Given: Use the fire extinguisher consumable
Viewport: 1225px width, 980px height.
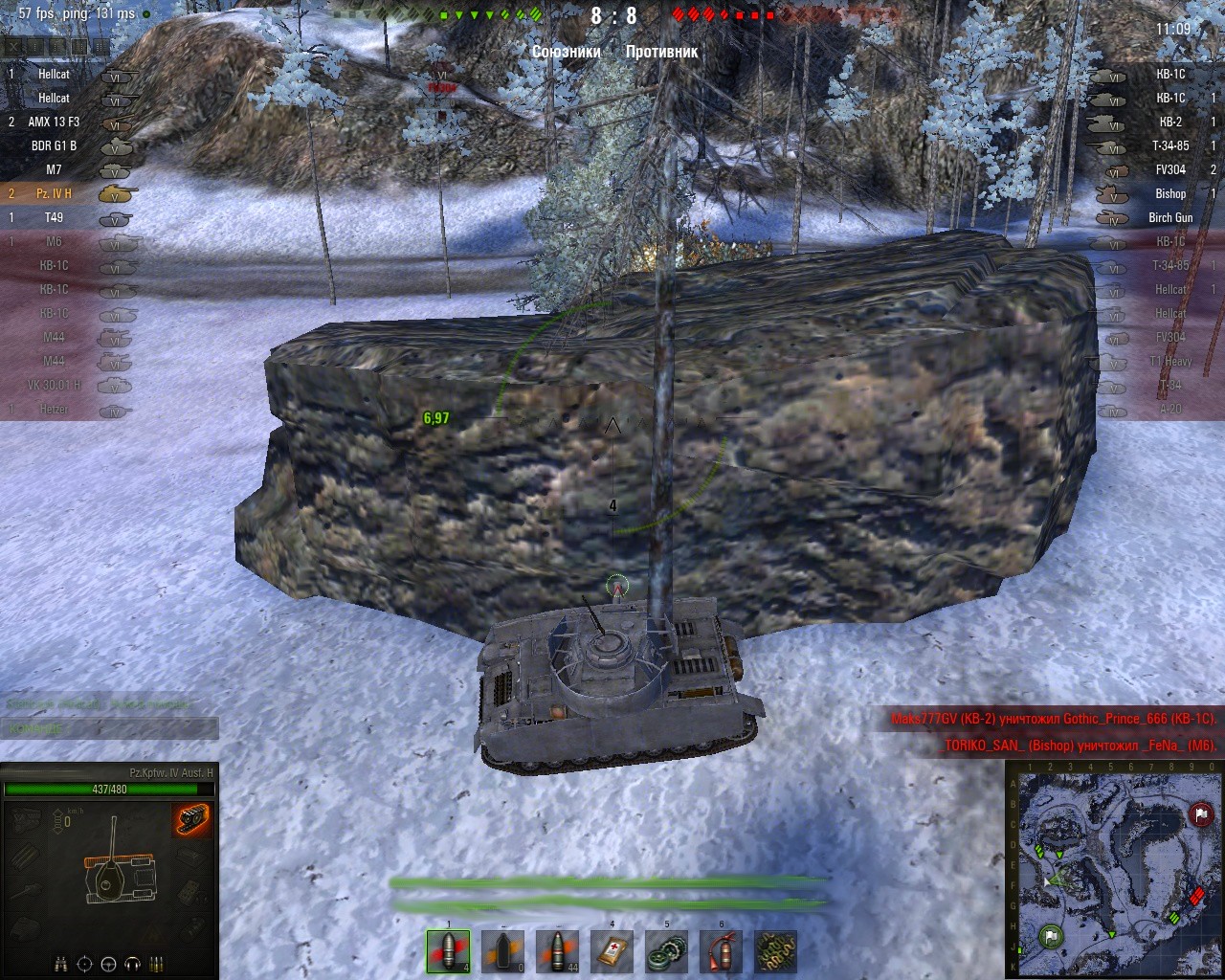Looking at the screenshot, I should click(721, 951).
